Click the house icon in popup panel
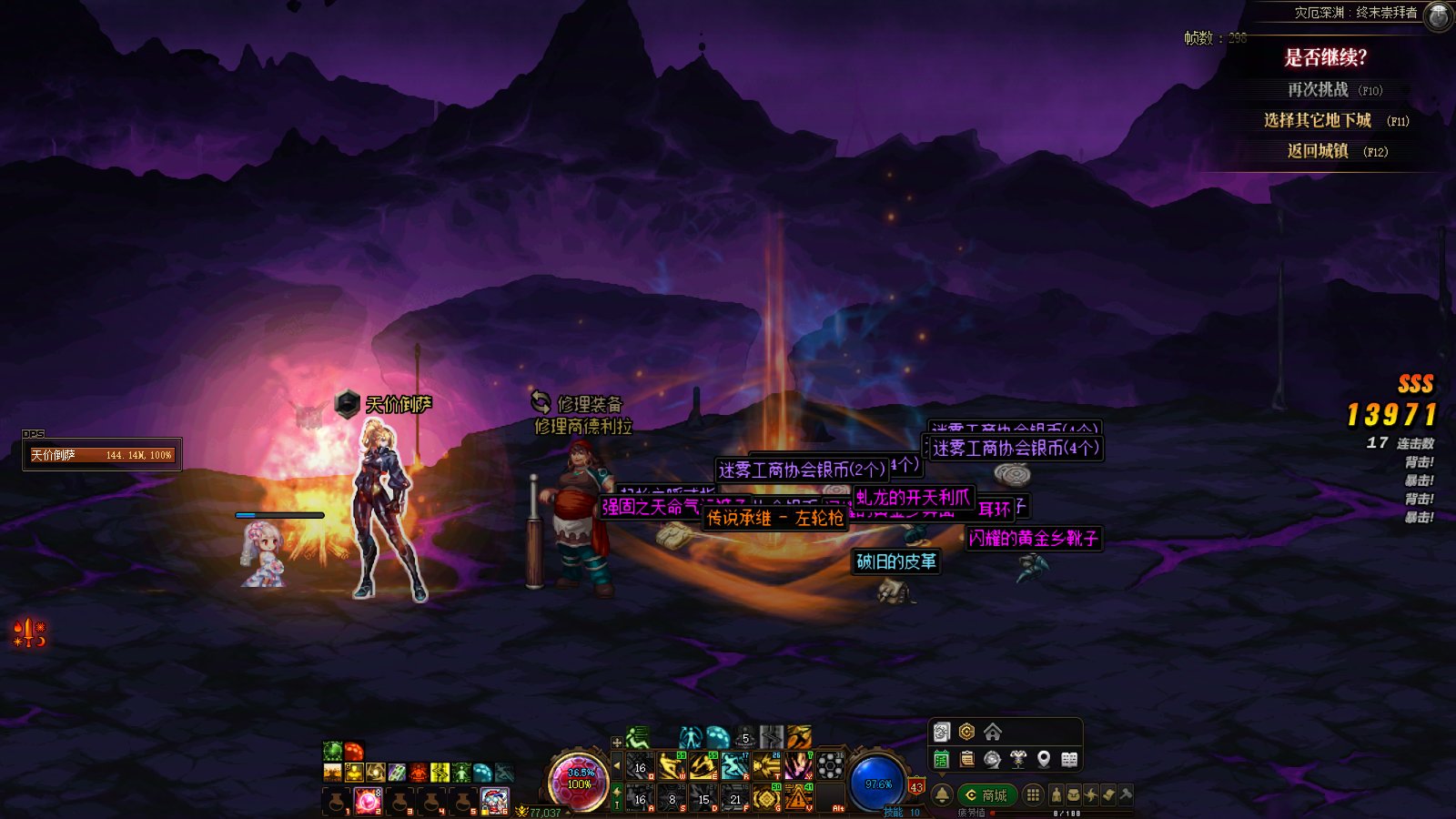This screenshot has width=1456, height=819. pos(993,732)
